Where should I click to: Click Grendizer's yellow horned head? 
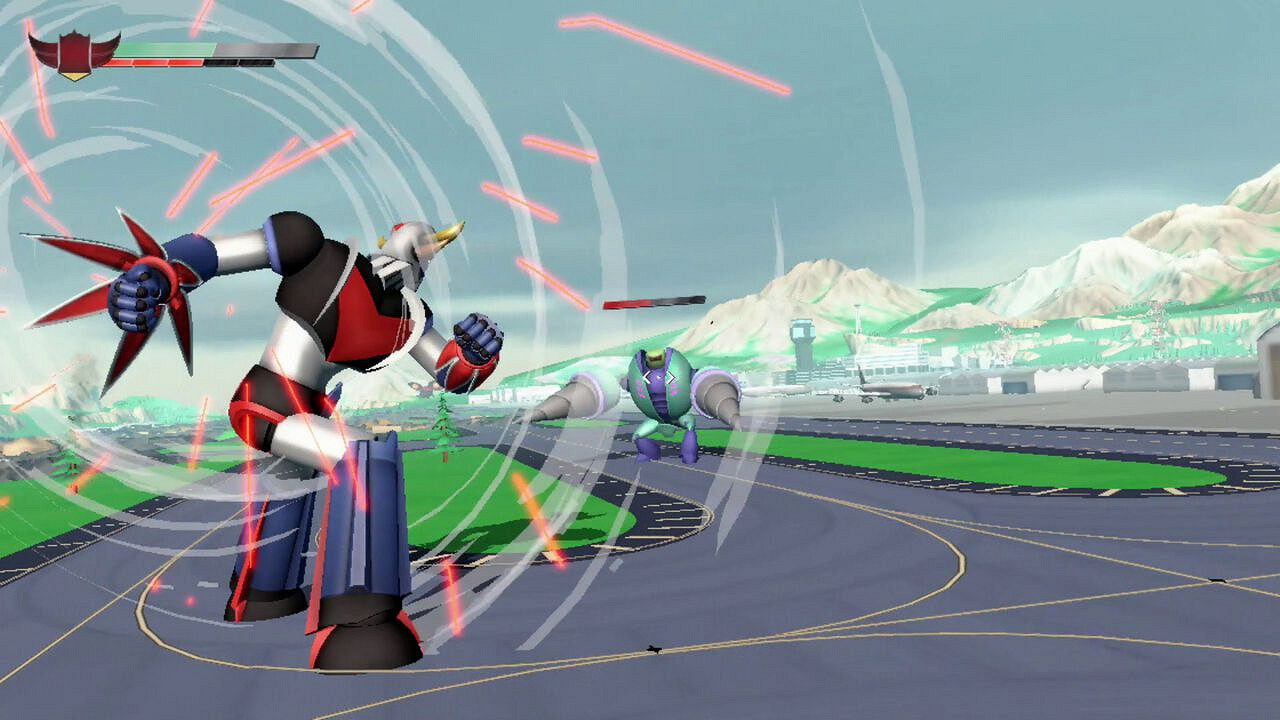pos(415,240)
